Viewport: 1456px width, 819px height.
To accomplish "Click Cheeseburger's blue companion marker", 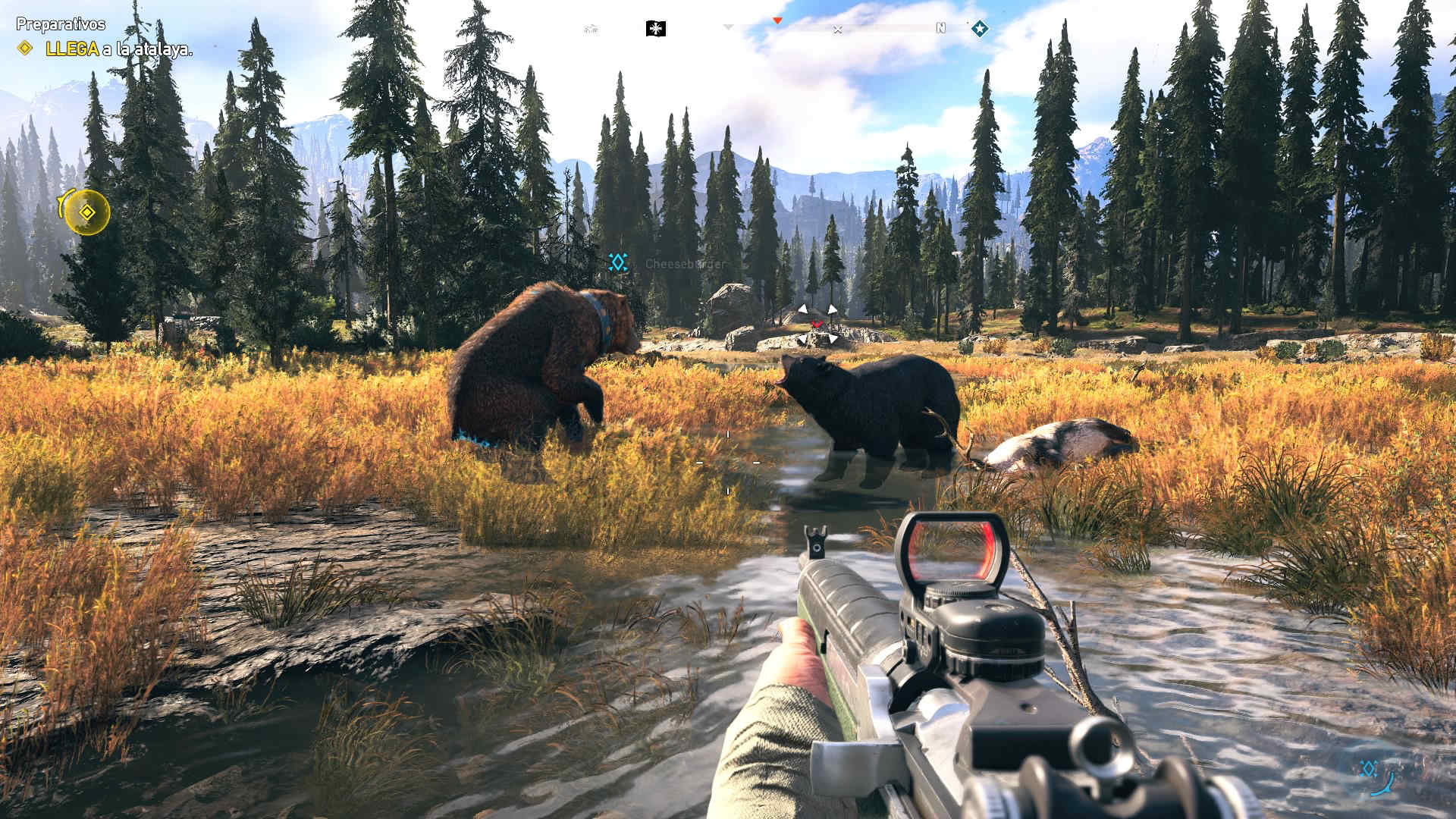I will (618, 262).
